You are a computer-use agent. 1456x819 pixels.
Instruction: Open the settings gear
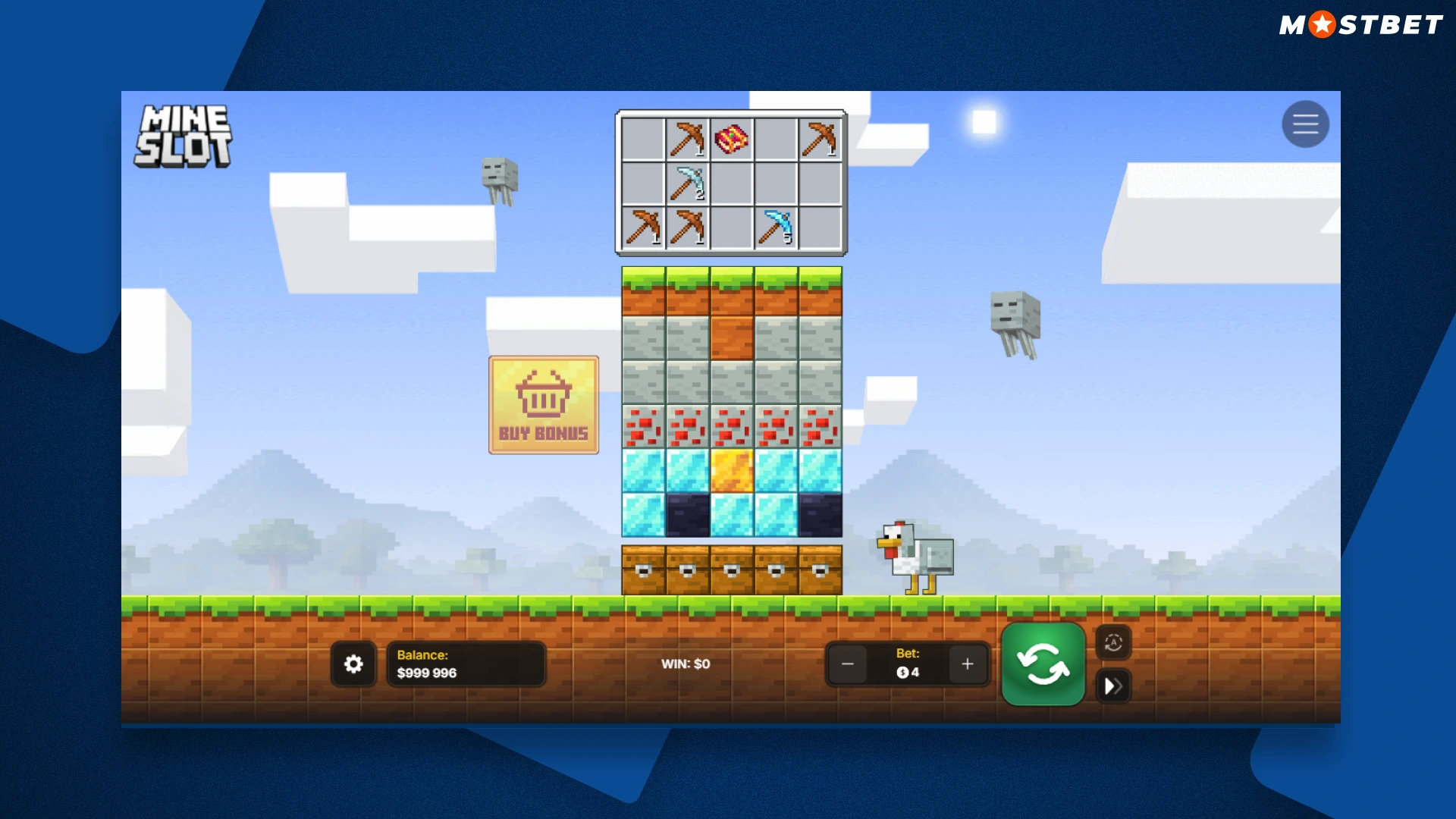(x=353, y=664)
